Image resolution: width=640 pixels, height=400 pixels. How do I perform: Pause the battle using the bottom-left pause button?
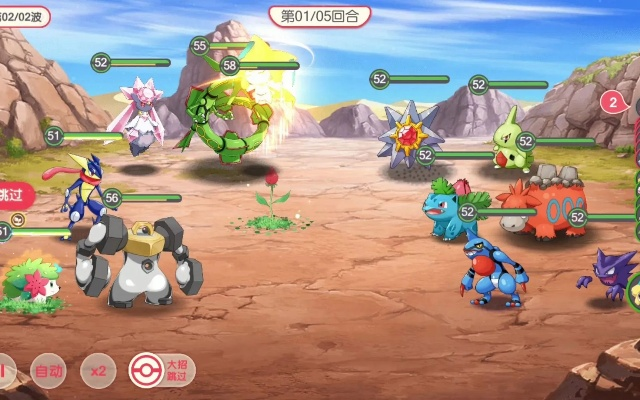5,371
